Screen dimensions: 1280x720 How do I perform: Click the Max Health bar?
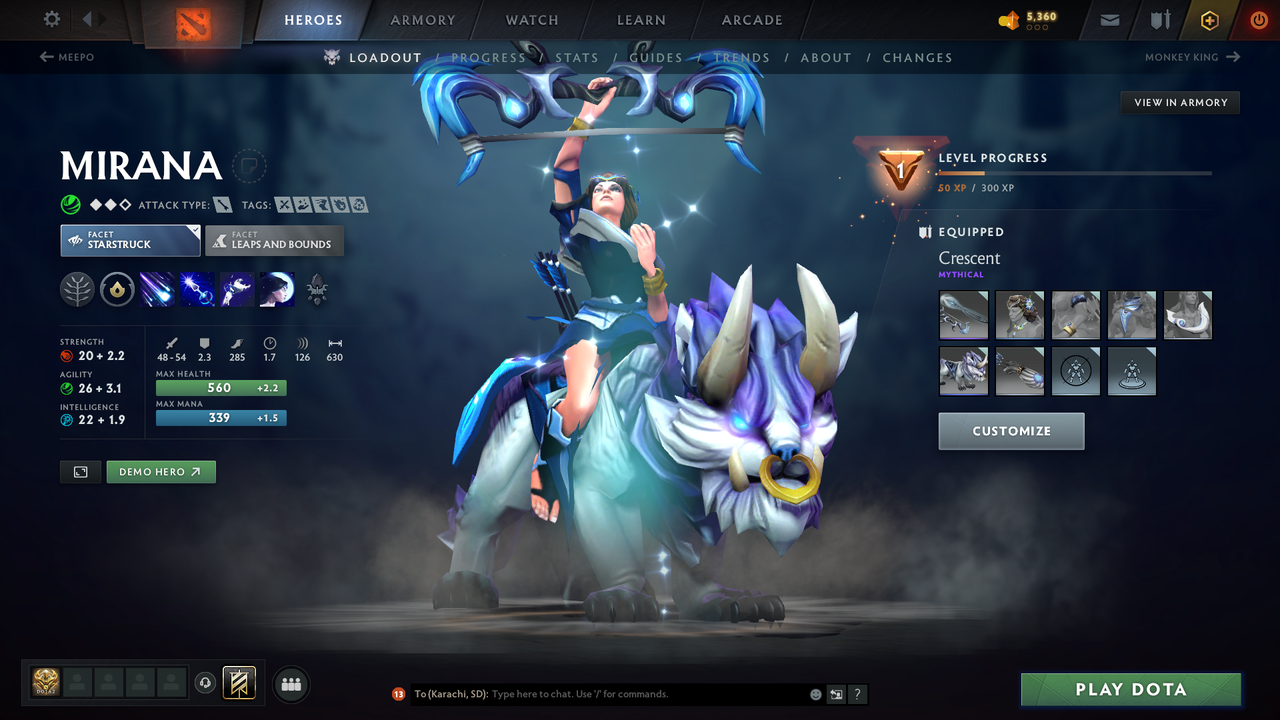221,387
